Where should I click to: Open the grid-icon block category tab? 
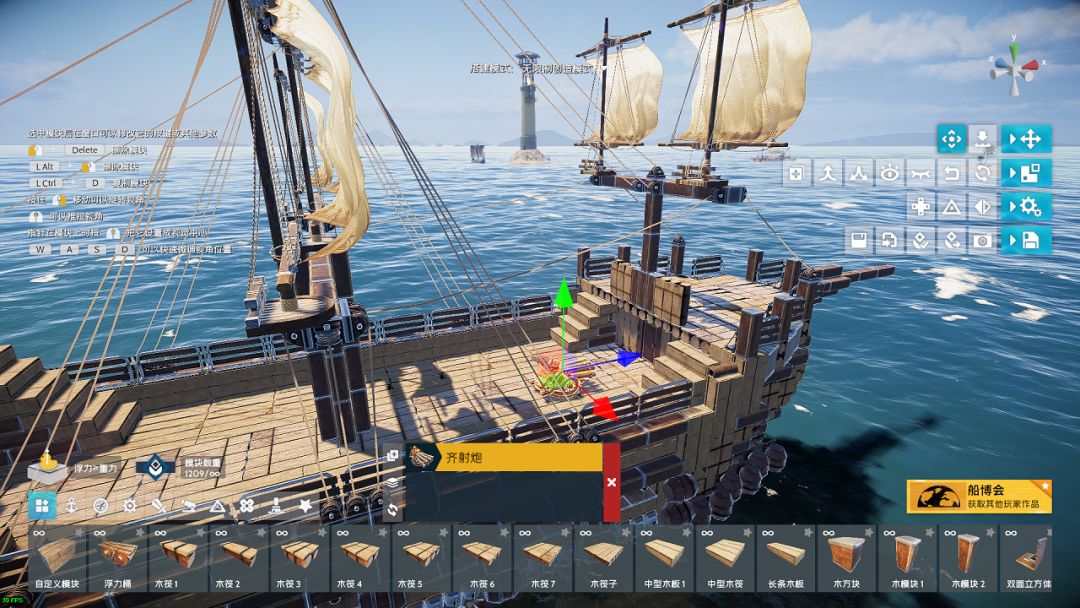pyautogui.click(x=42, y=506)
